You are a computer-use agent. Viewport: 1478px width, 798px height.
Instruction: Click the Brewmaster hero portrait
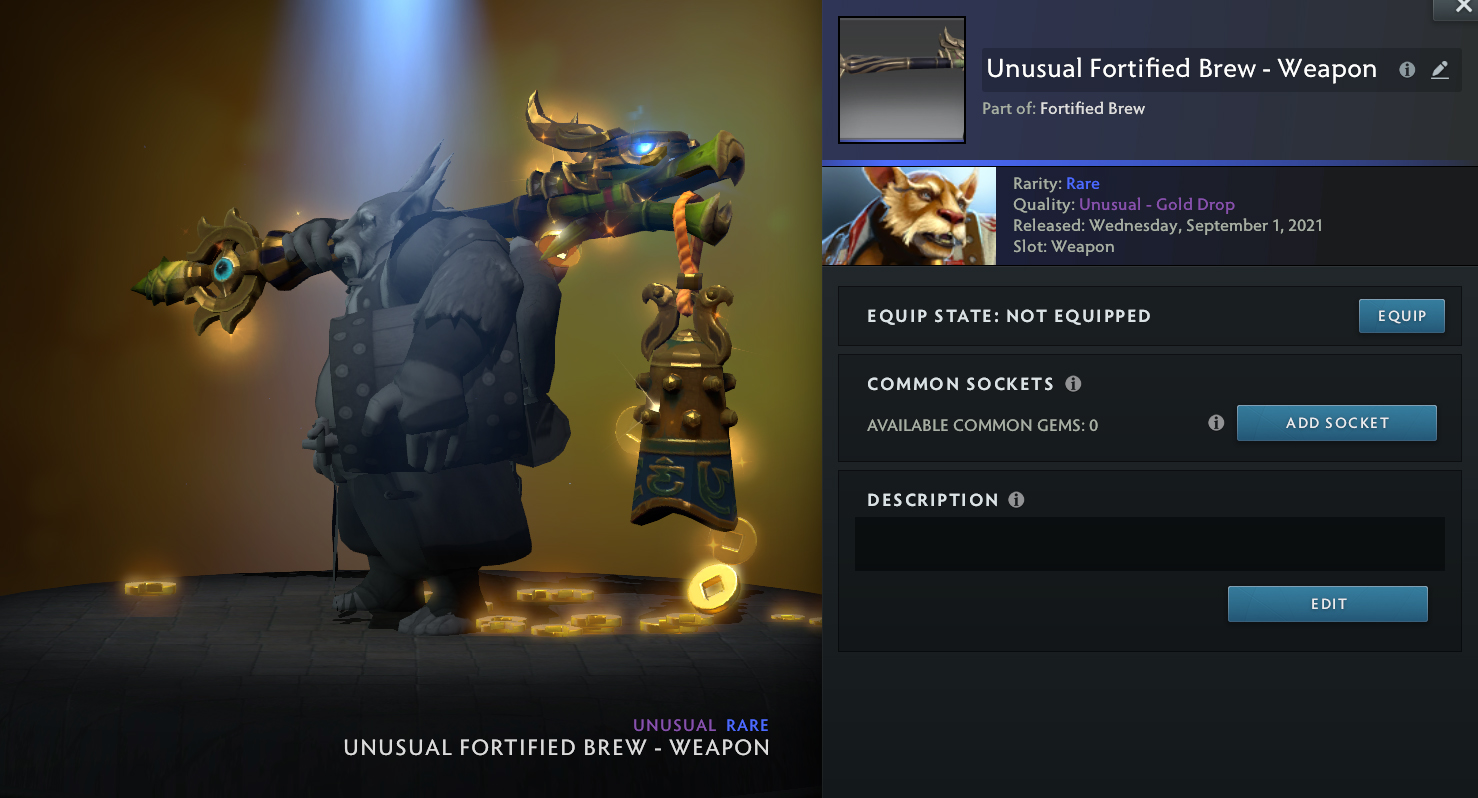click(909, 216)
